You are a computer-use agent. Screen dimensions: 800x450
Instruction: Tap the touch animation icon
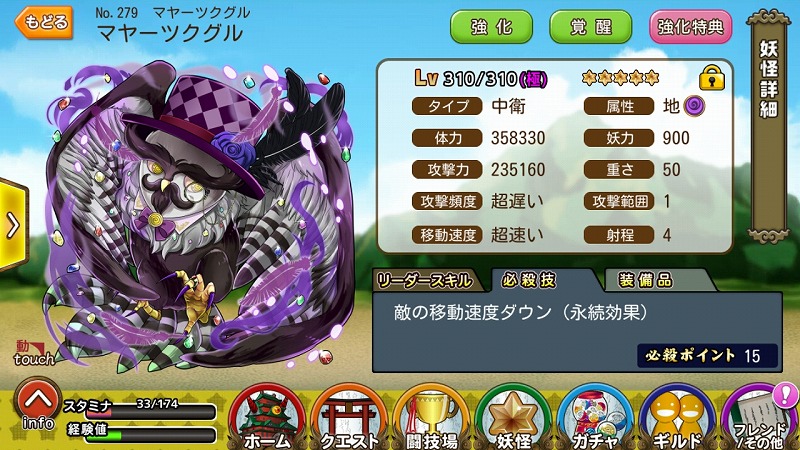click(x=32, y=351)
